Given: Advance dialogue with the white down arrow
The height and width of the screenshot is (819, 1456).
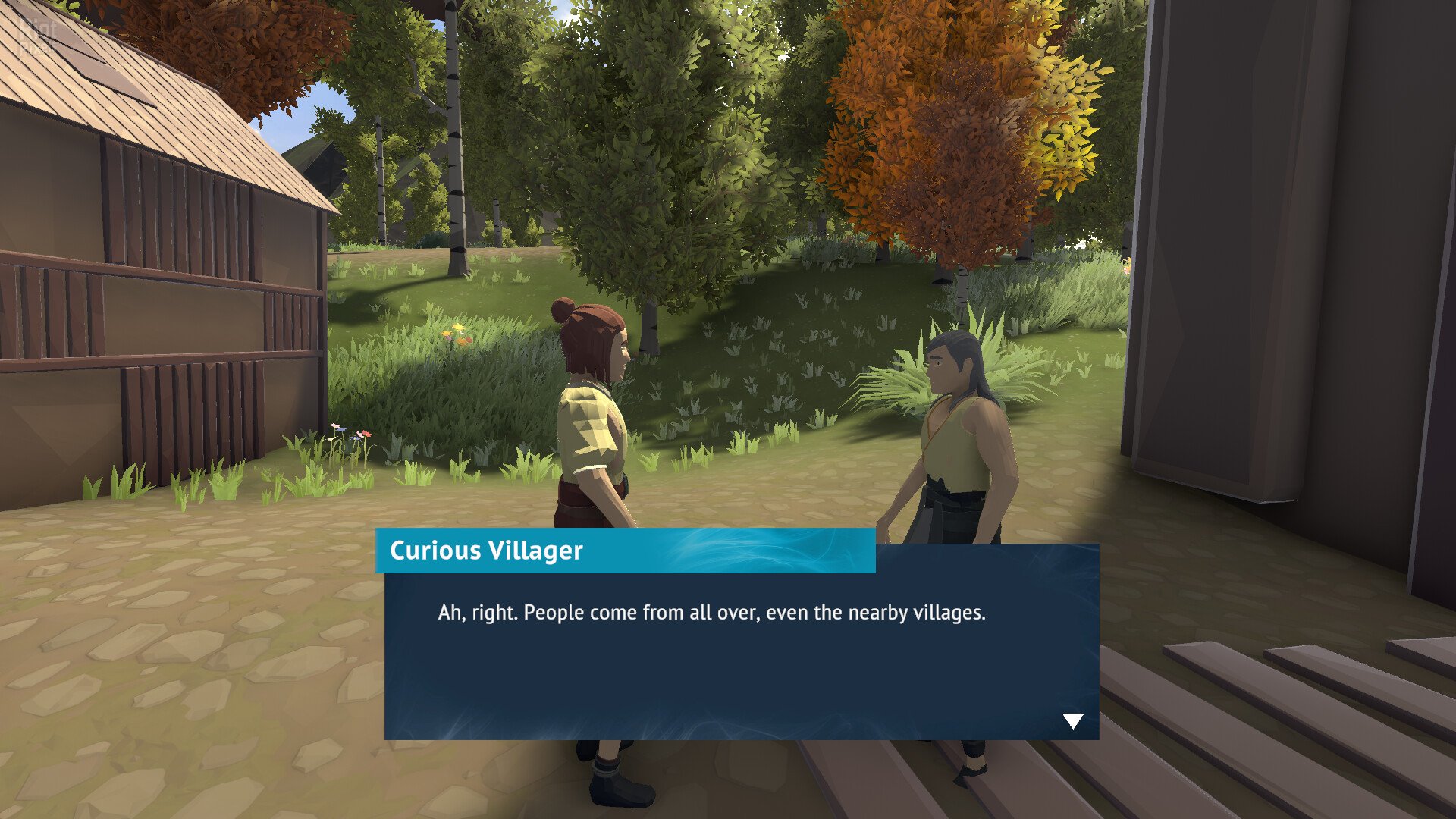Looking at the screenshot, I should (1072, 720).
